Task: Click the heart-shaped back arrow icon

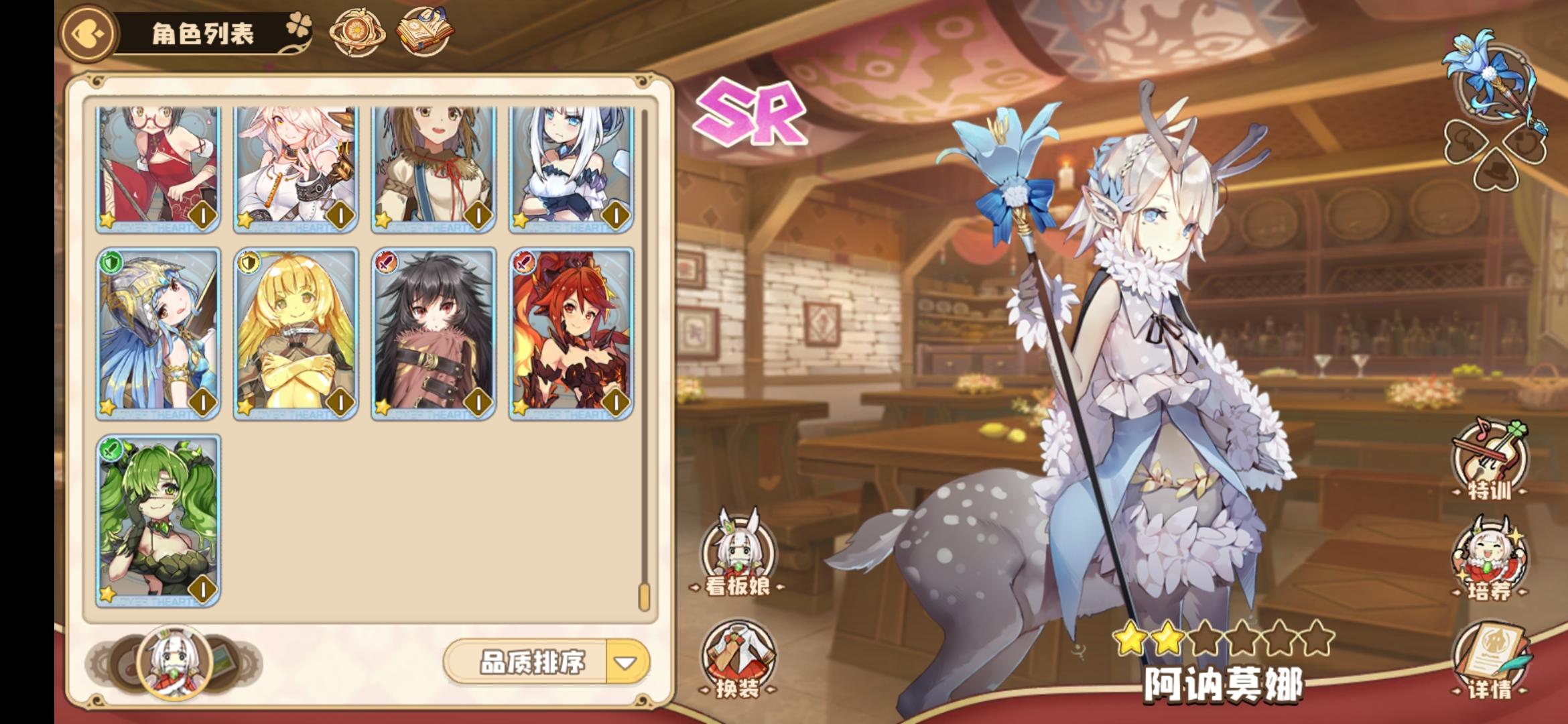Action: (x=87, y=30)
